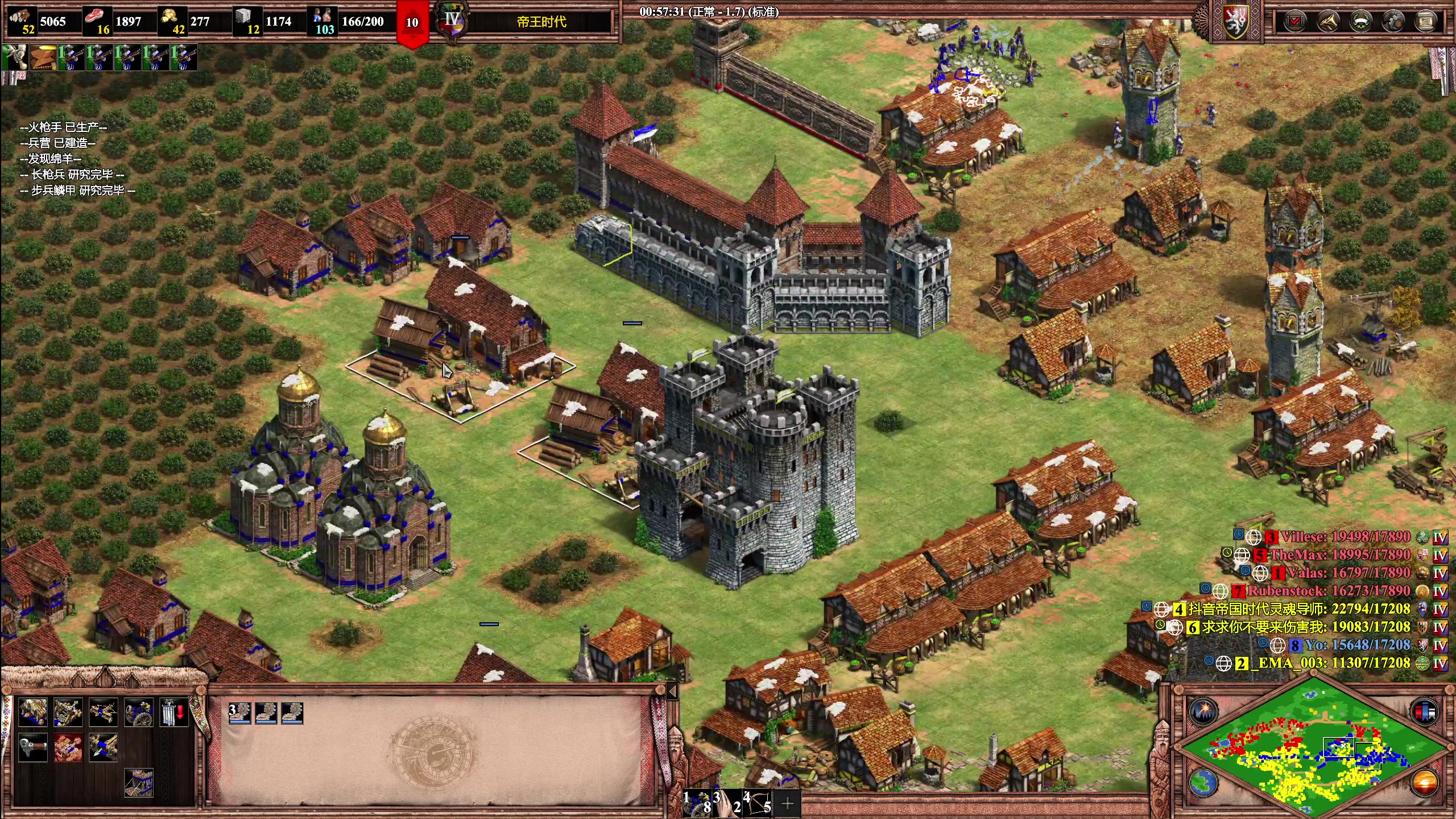Open the scroll main menu button

1426,22
